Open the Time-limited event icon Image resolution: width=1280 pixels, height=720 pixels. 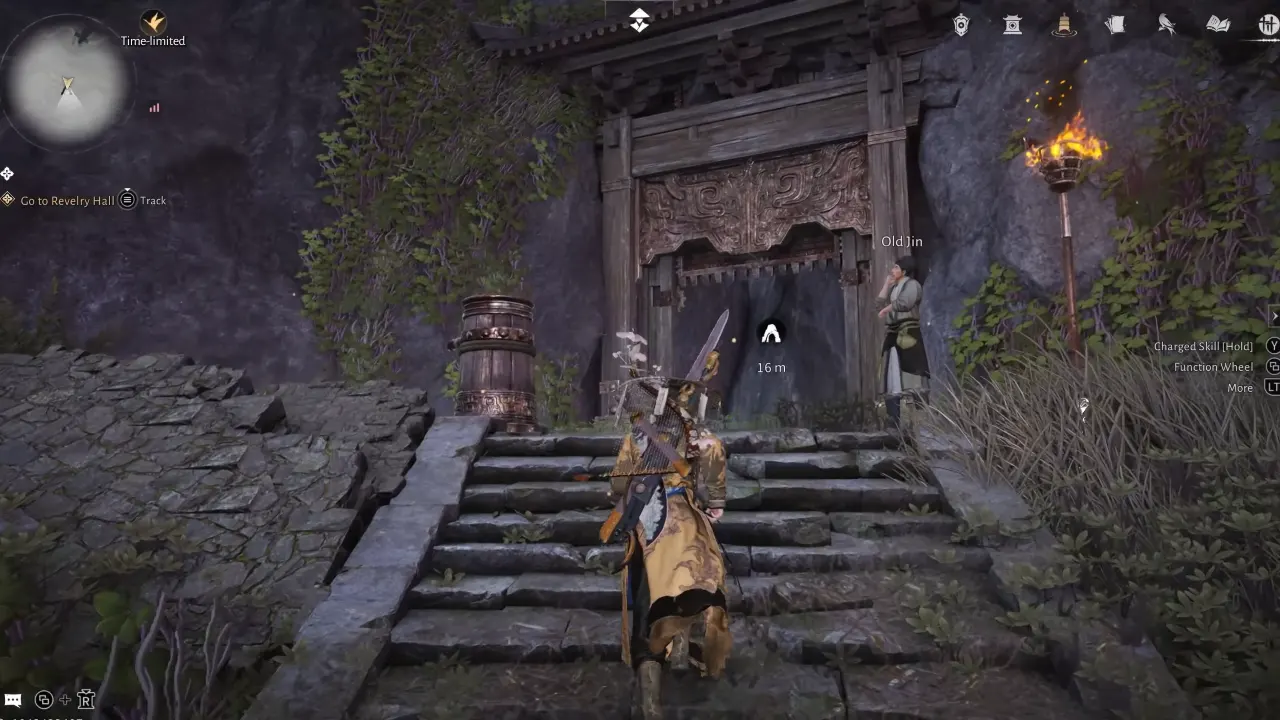pos(152,20)
